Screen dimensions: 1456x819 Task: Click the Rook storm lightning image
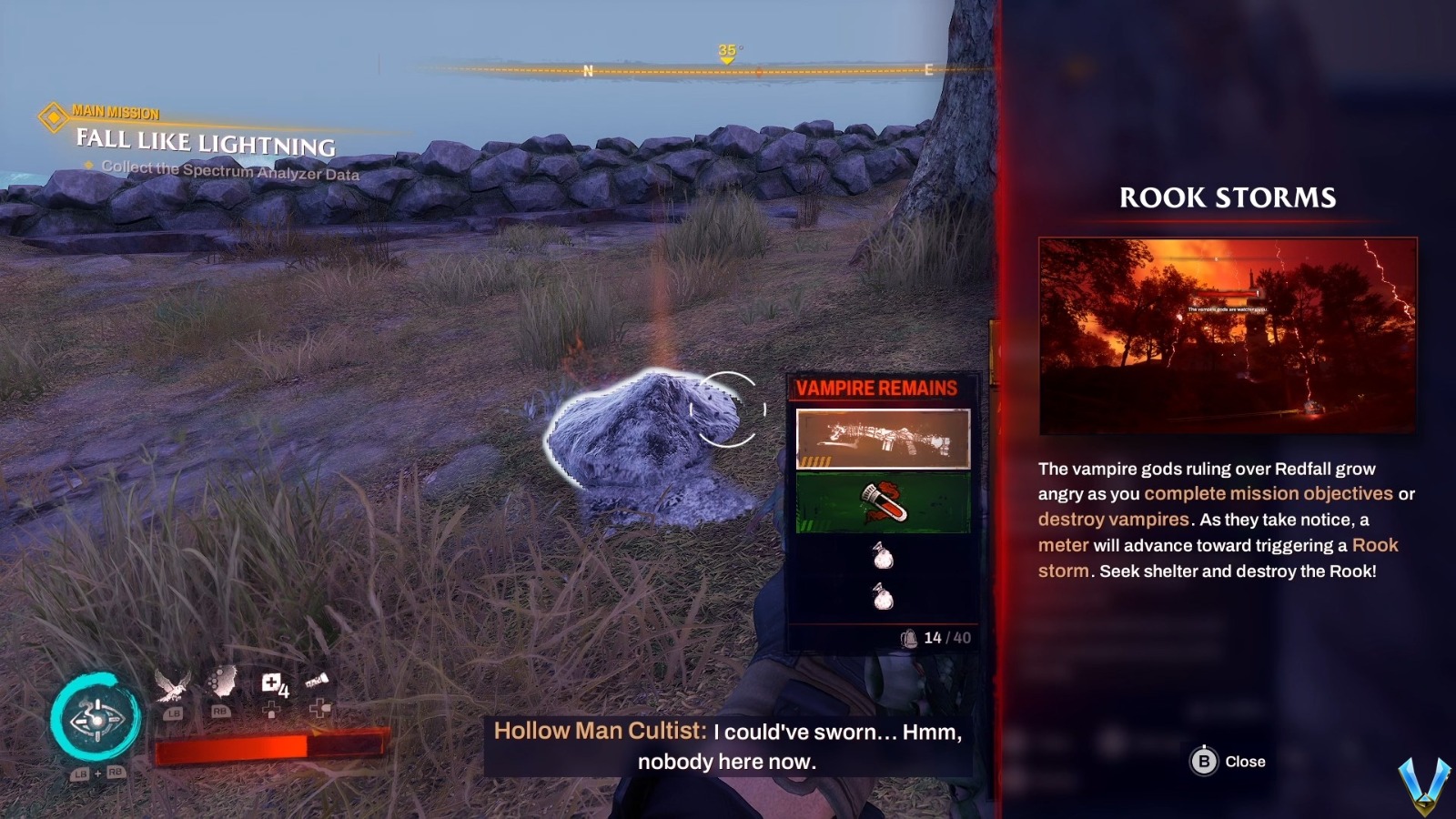tap(1227, 326)
